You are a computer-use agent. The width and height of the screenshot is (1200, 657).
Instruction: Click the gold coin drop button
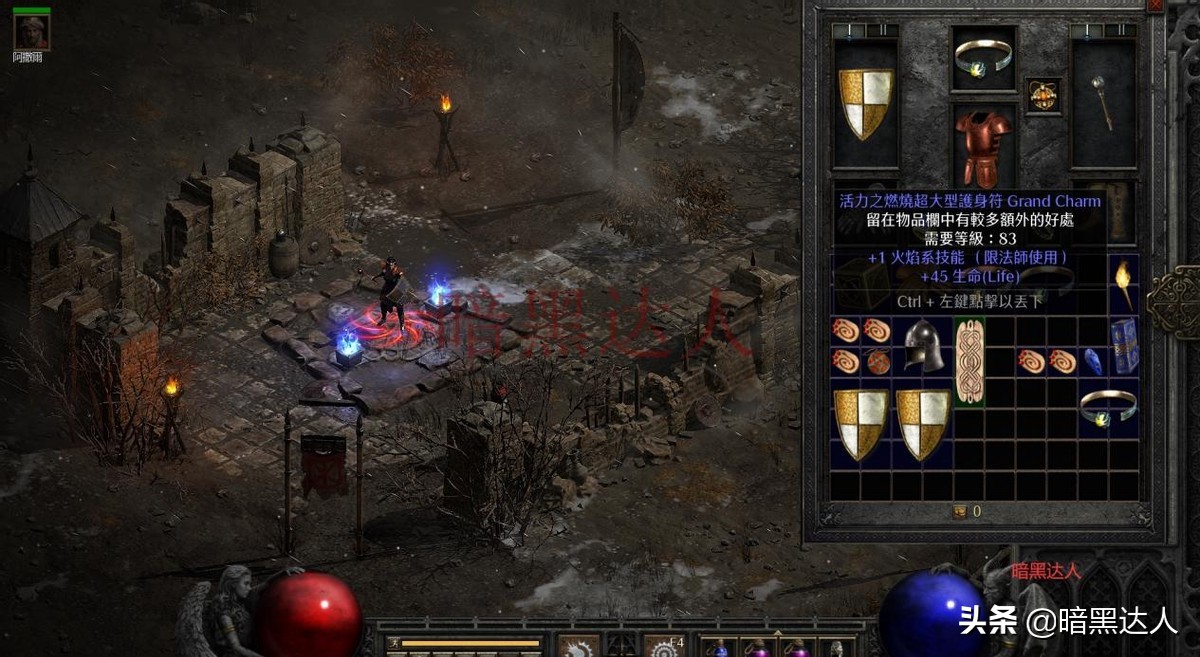click(x=960, y=511)
